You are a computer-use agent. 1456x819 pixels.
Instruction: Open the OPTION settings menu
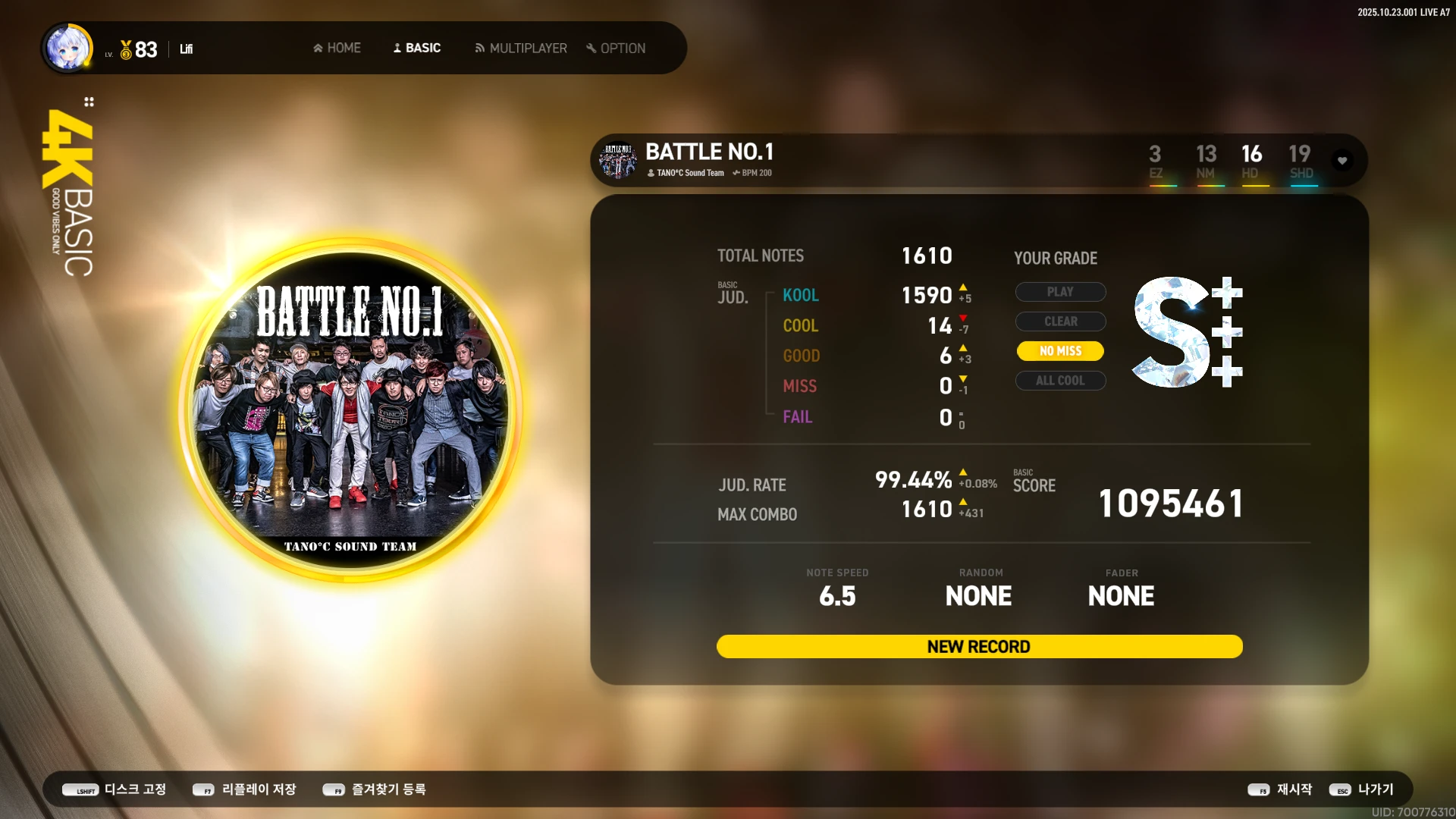(x=616, y=48)
